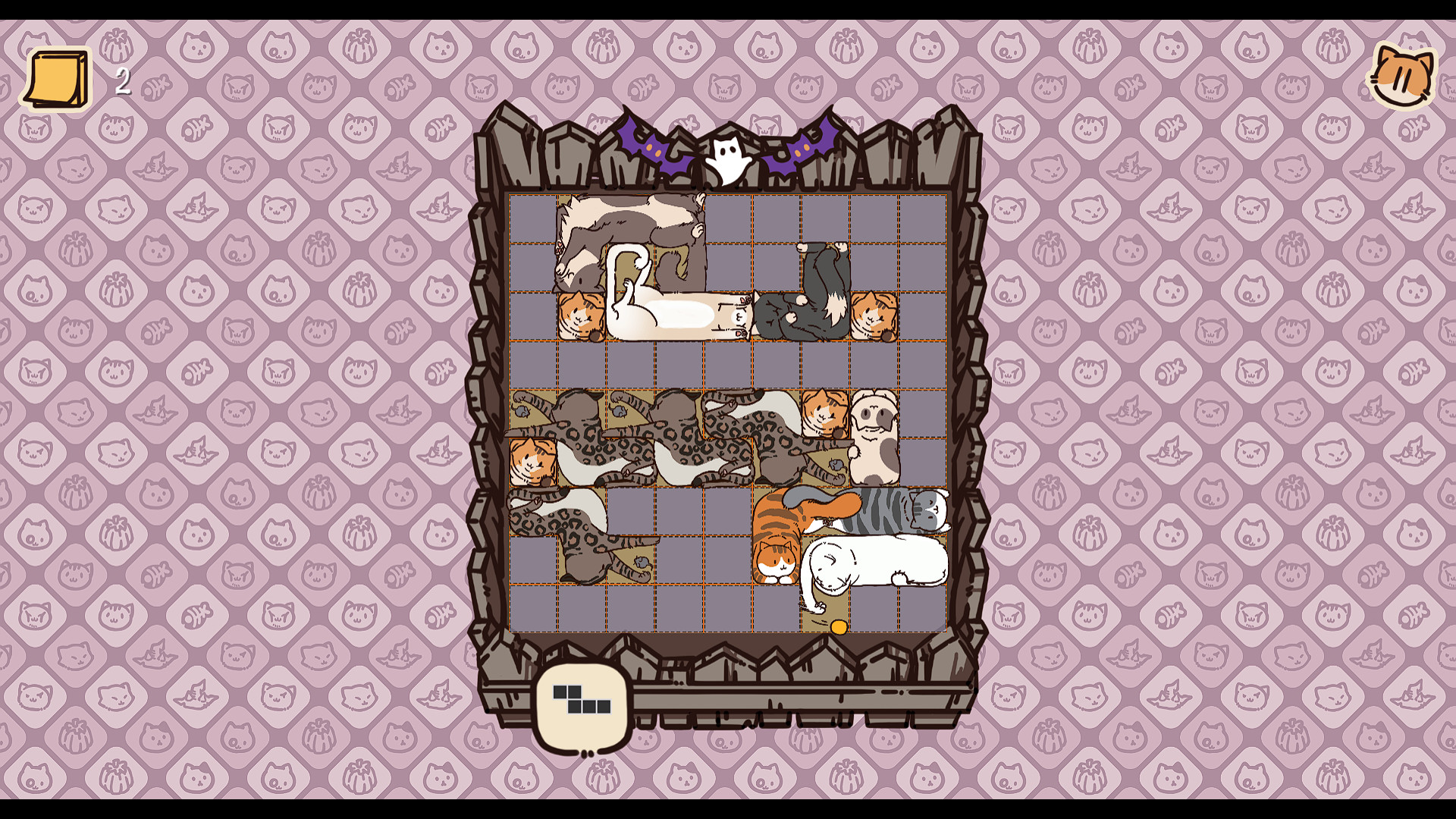1456x819 pixels.
Task: Select the calico cat with white face
Action: pos(876,436)
